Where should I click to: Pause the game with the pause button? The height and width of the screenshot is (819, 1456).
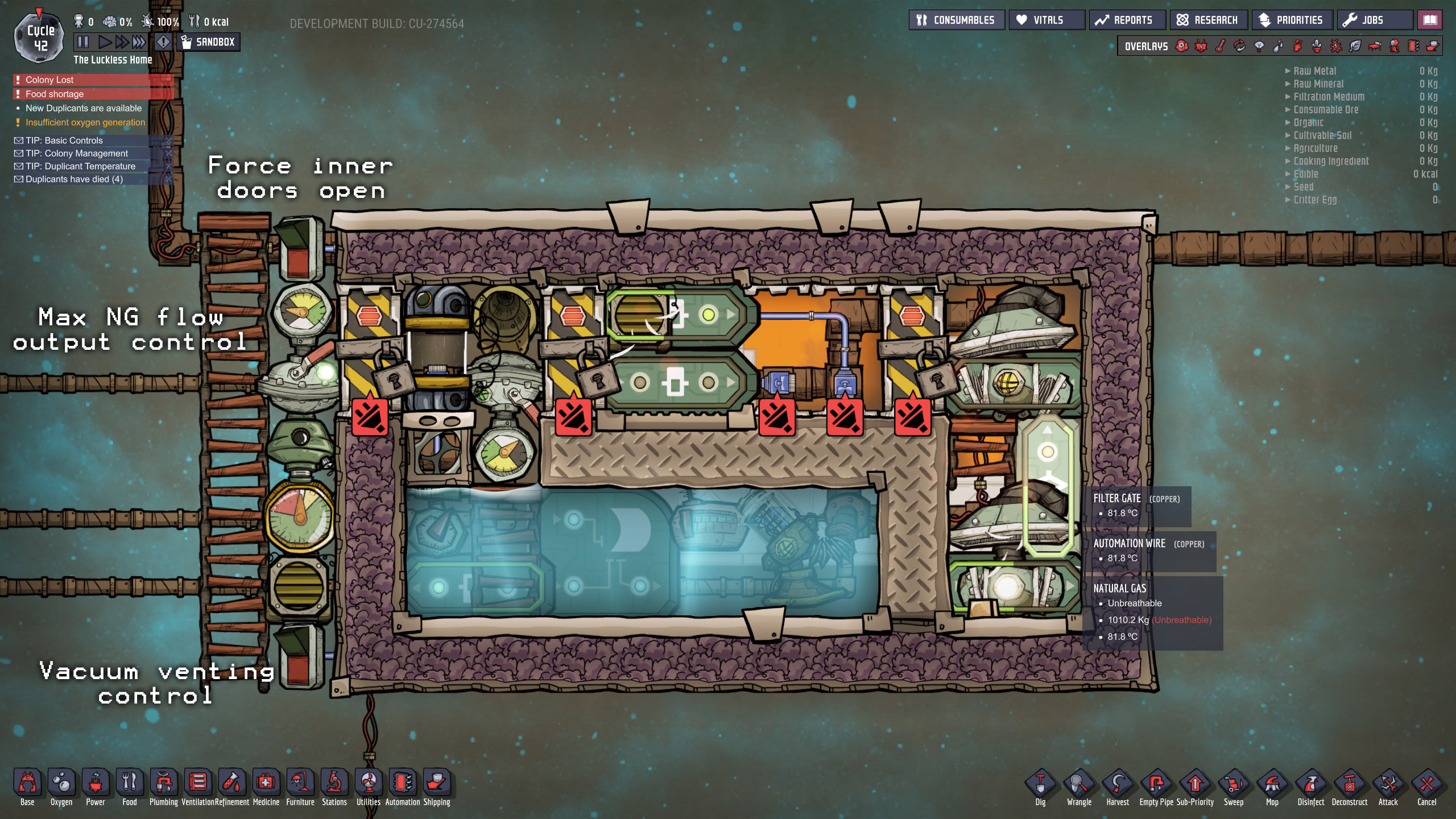(x=82, y=41)
